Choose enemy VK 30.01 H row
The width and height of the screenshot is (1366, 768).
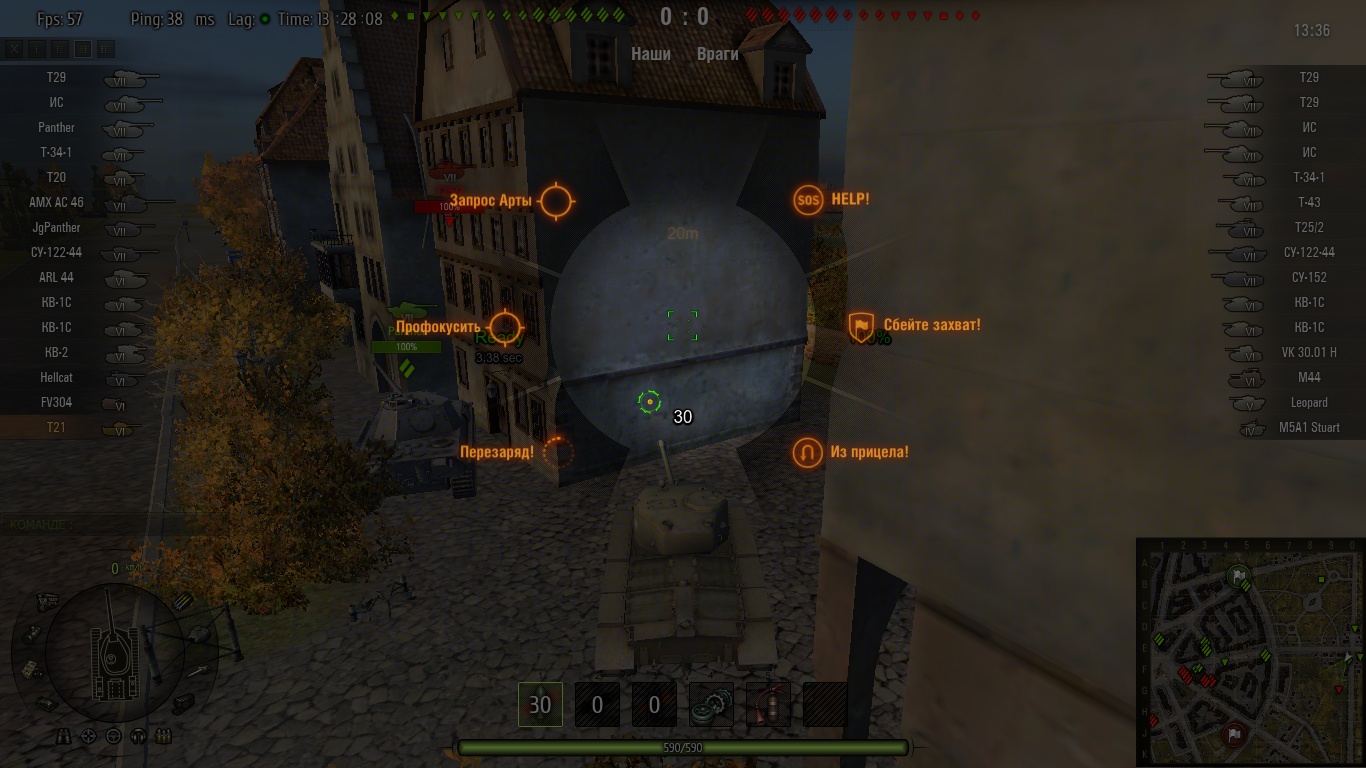click(x=1309, y=352)
